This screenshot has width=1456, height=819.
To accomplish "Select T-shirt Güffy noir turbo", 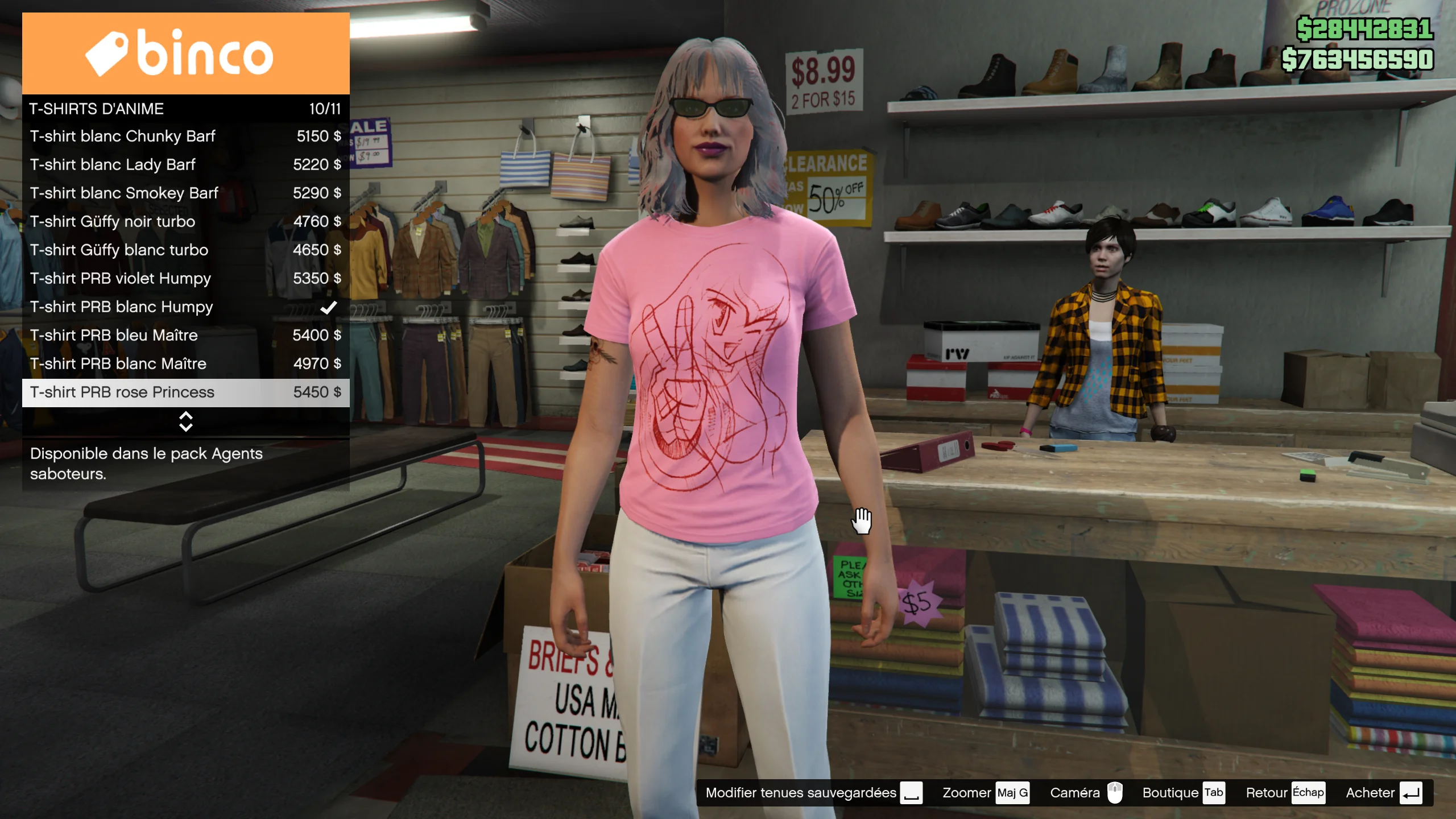I will (x=185, y=222).
